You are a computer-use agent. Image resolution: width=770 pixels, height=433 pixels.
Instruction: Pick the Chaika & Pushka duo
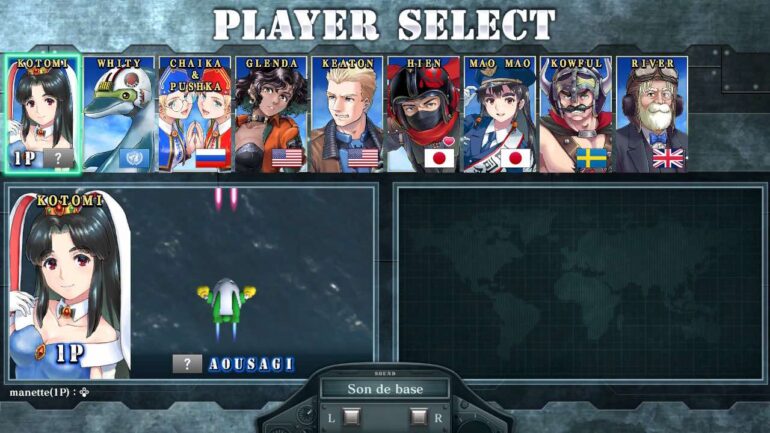pyautogui.click(x=195, y=113)
